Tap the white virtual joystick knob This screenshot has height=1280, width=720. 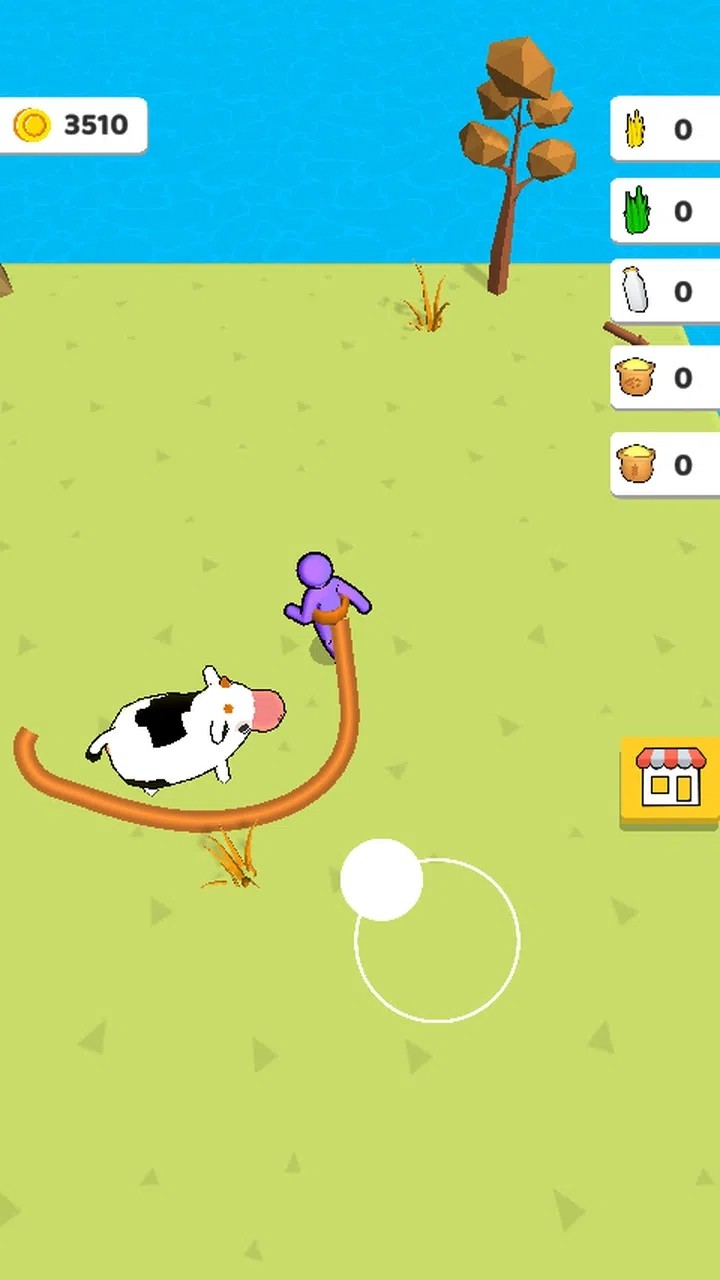381,879
